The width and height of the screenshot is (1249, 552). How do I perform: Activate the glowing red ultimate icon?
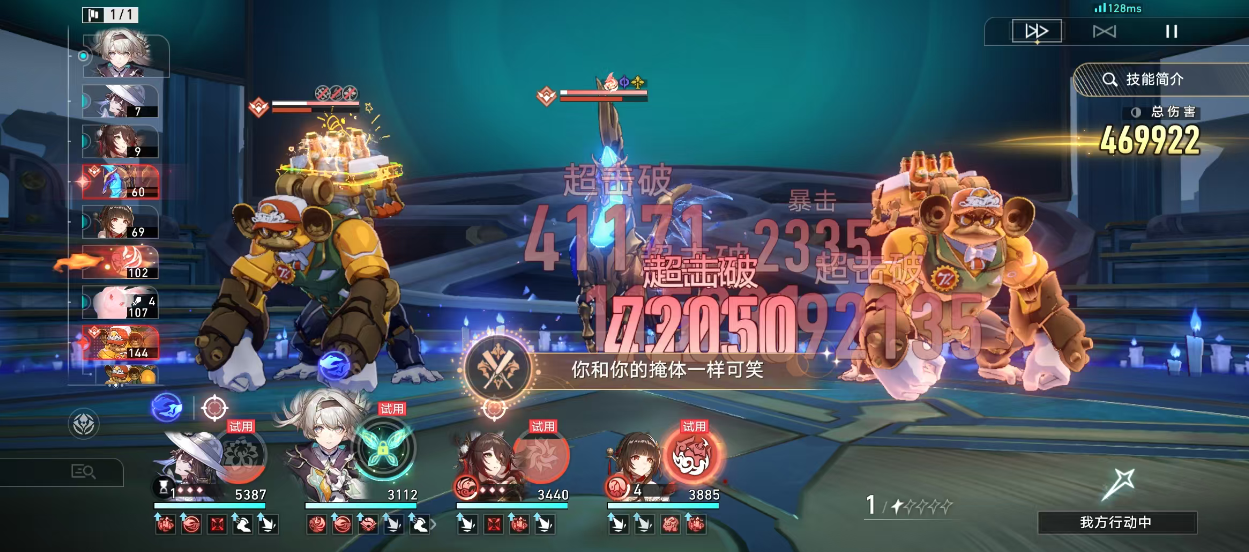point(692,453)
